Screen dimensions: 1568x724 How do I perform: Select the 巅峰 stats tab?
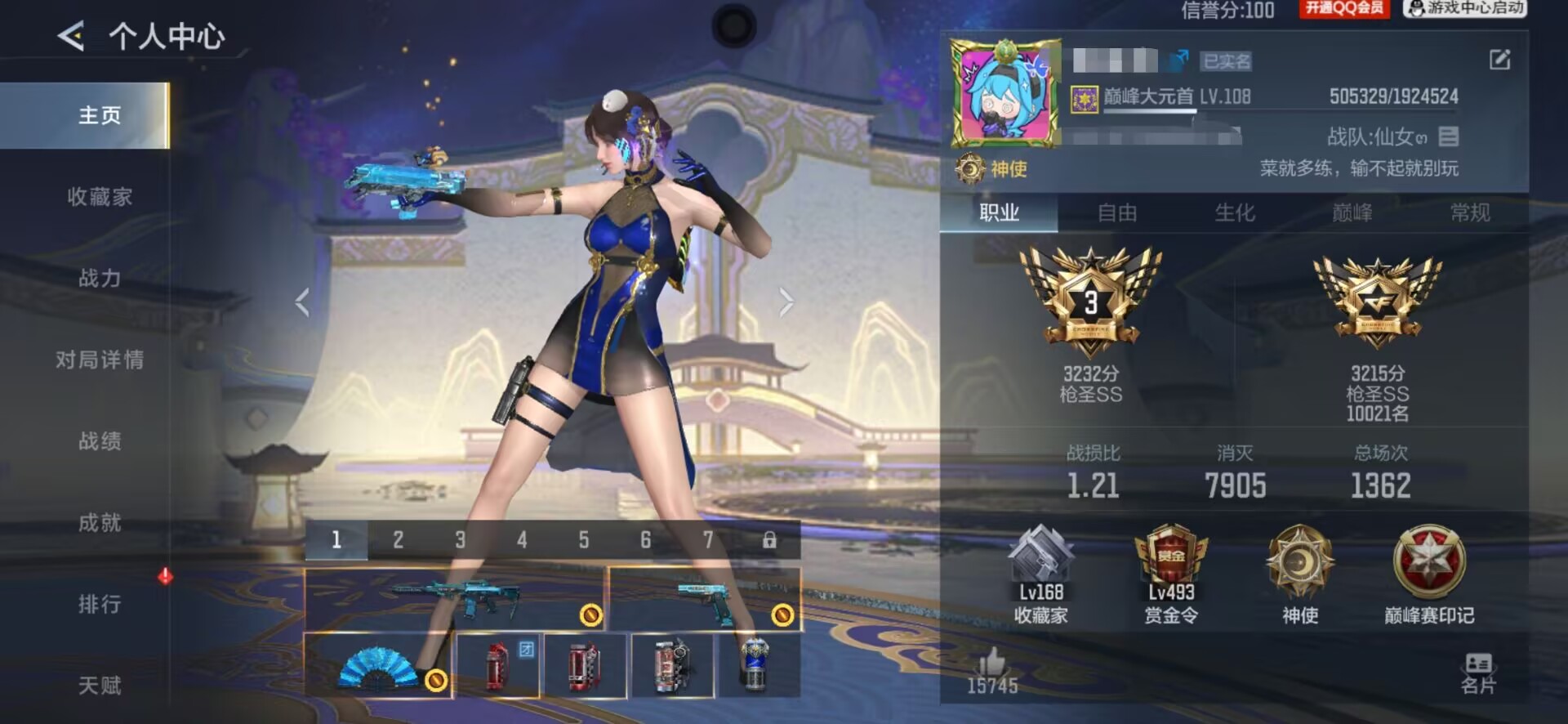(x=1352, y=213)
